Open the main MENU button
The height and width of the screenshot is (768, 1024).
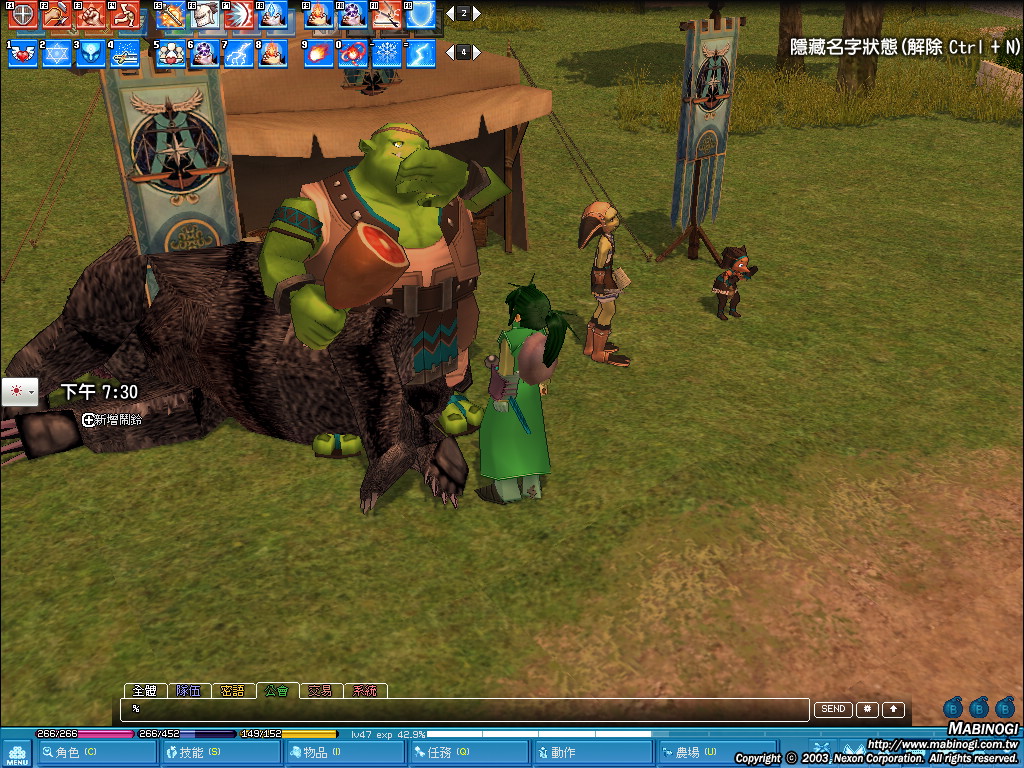pyautogui.click(x=16, y=753)
